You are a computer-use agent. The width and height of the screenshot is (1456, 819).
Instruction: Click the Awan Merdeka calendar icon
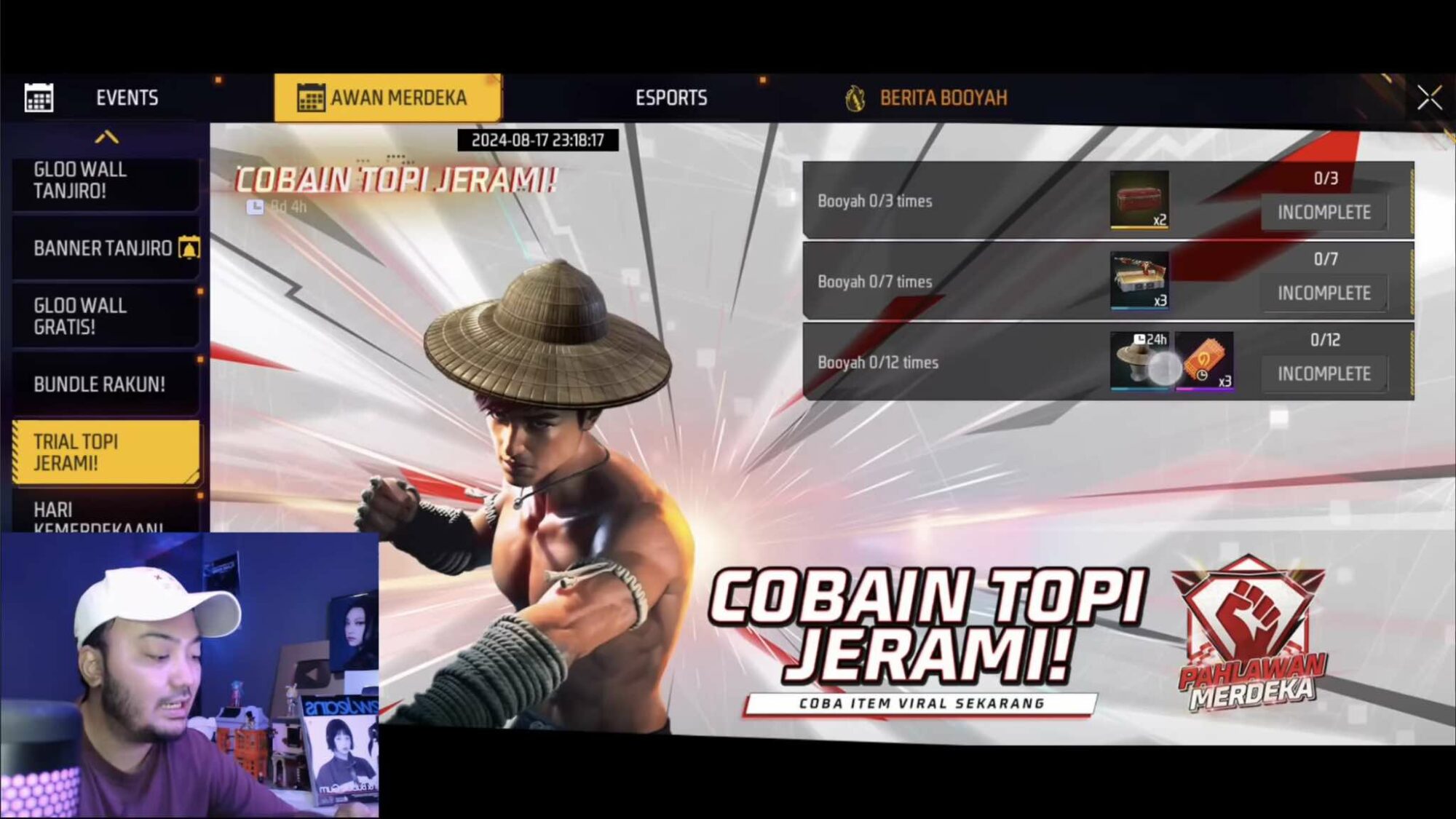pos(311,97)
